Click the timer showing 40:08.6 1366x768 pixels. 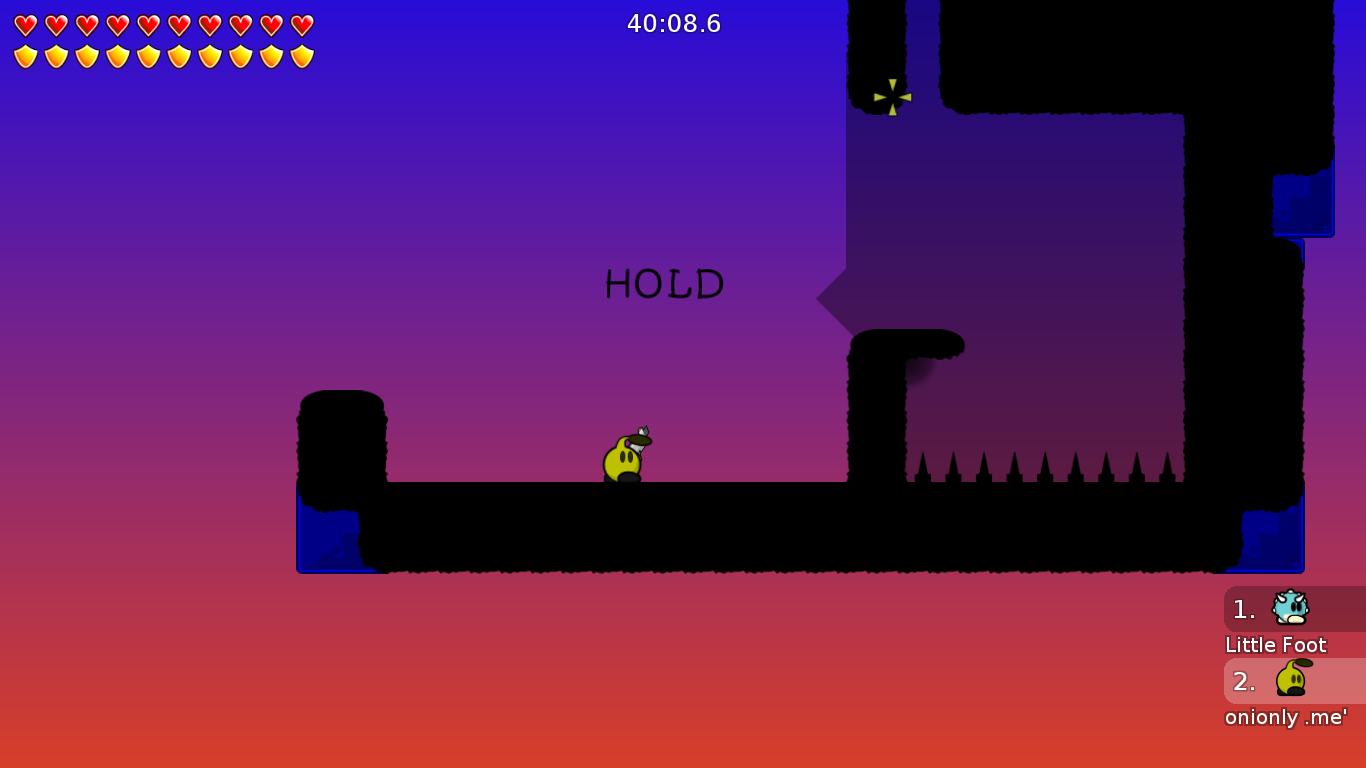coord(674,24)
